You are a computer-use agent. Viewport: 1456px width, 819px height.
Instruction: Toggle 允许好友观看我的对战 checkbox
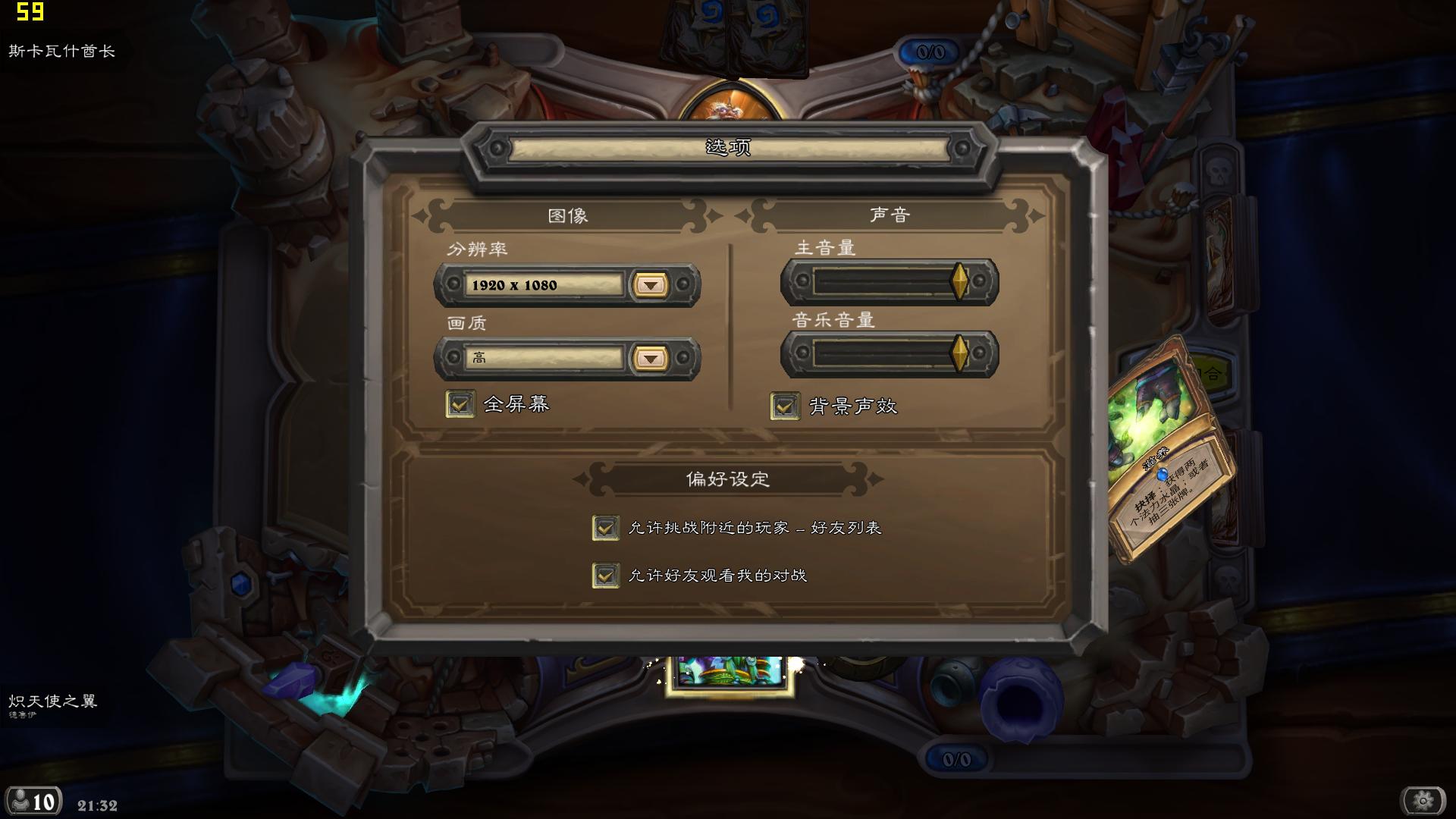coord(605,576)
